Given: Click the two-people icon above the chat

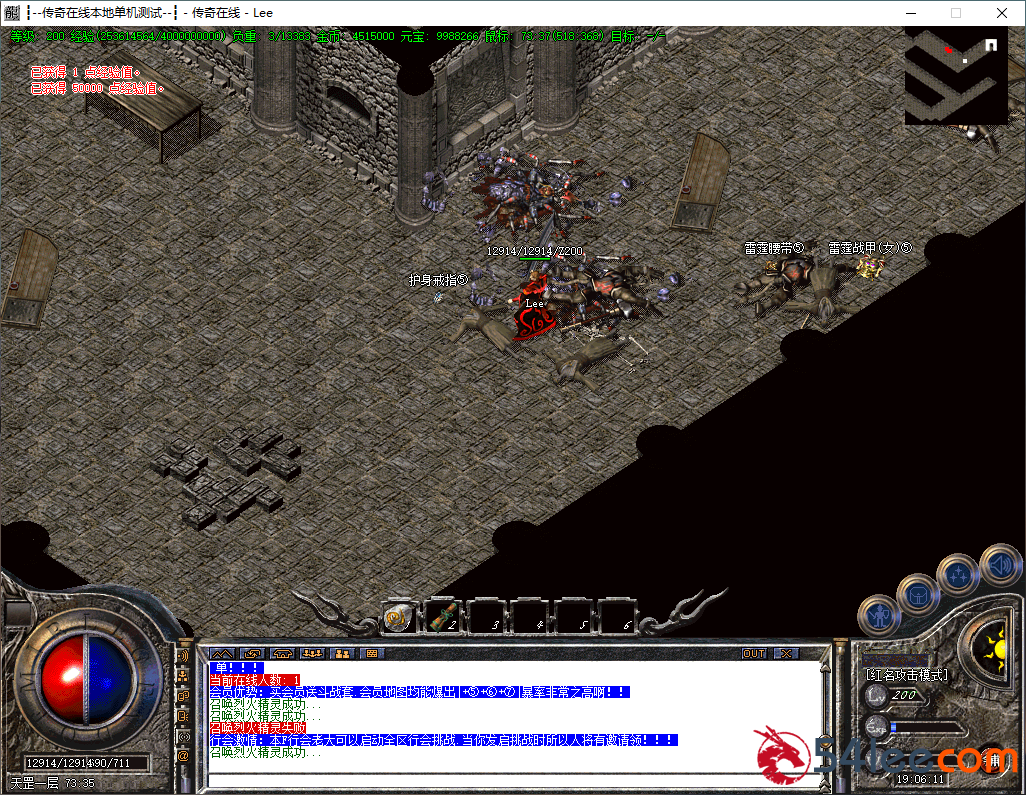Looking at the screenshot, I should pyautogui.click(x=342, y=653).
